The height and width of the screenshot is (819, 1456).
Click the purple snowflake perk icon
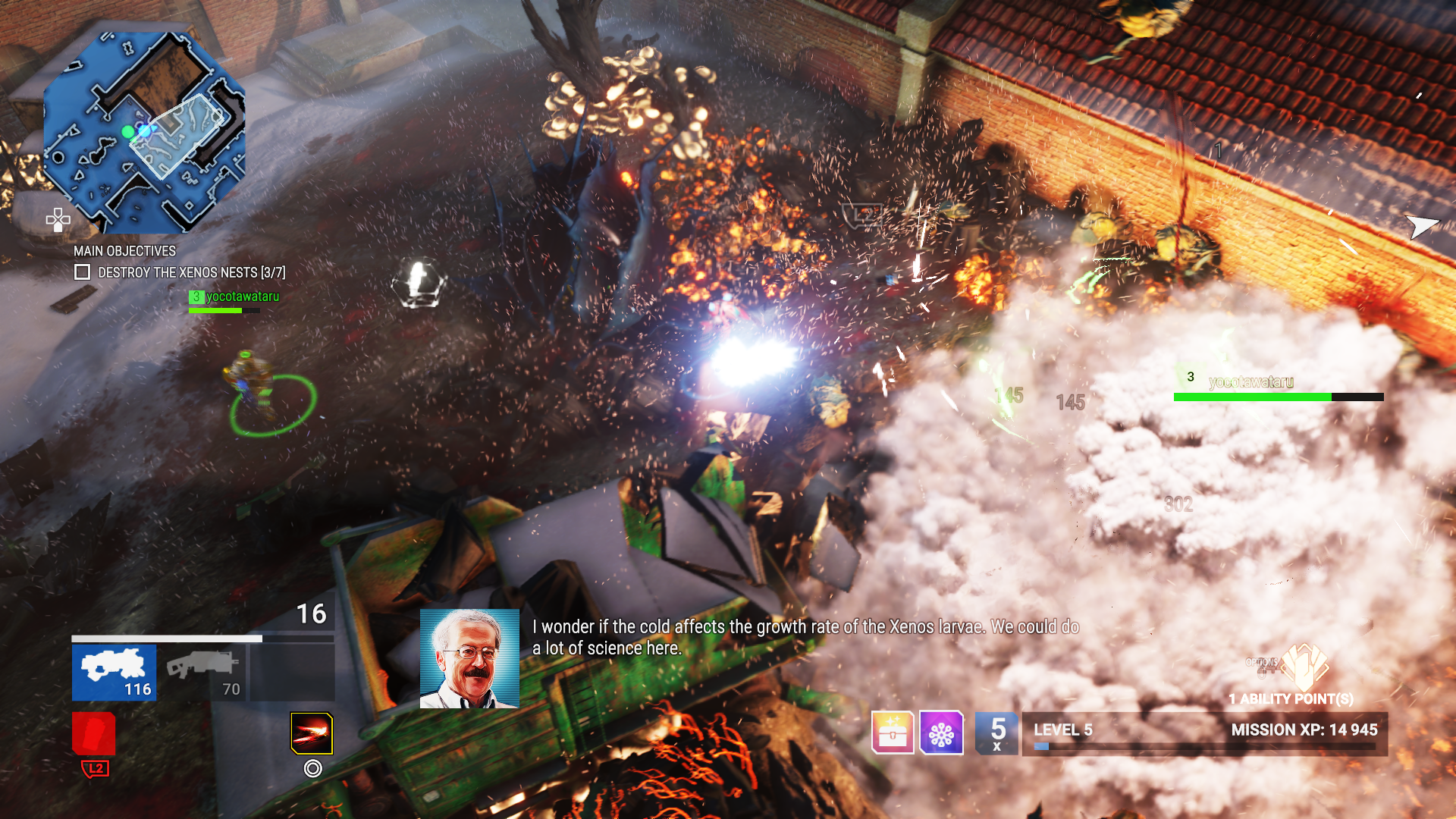click(x=941, y=733)
